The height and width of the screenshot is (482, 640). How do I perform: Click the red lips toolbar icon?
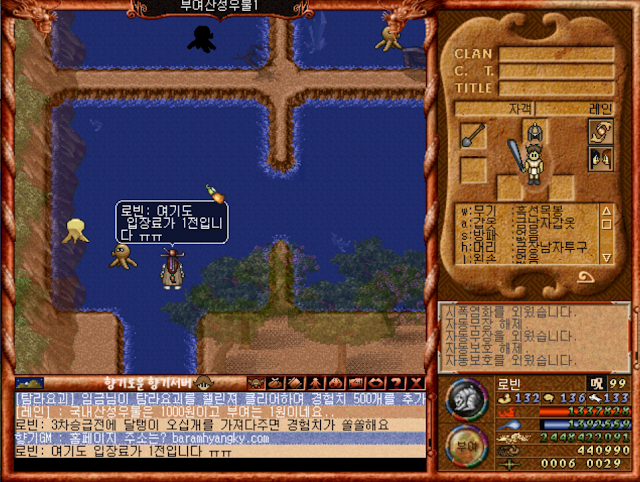click(377, 382)
